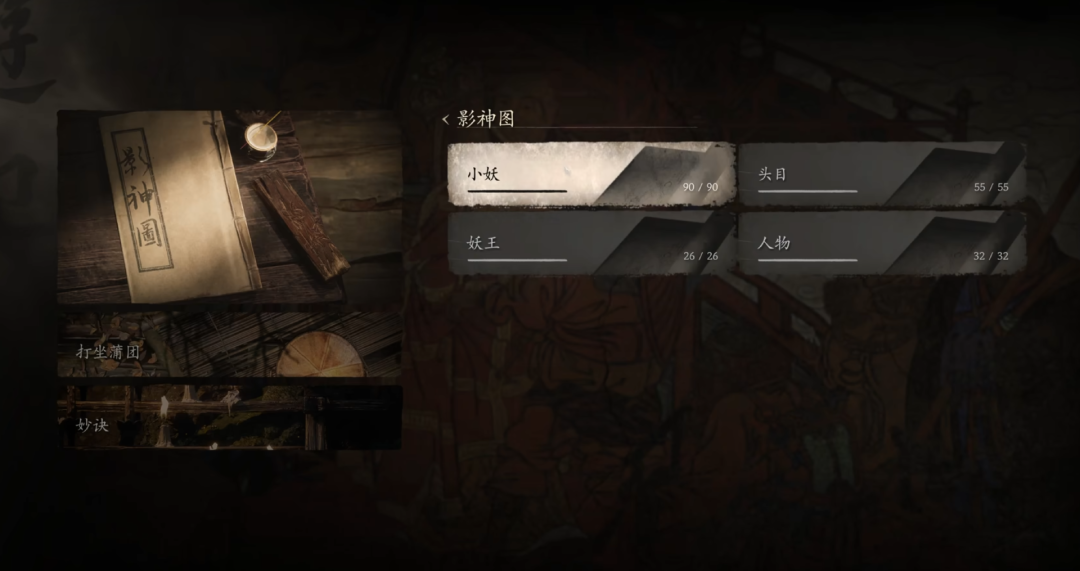Viewport: 1080px width, 571px height.
Task: Choose the 妖王 category
Action: (590, 243)
